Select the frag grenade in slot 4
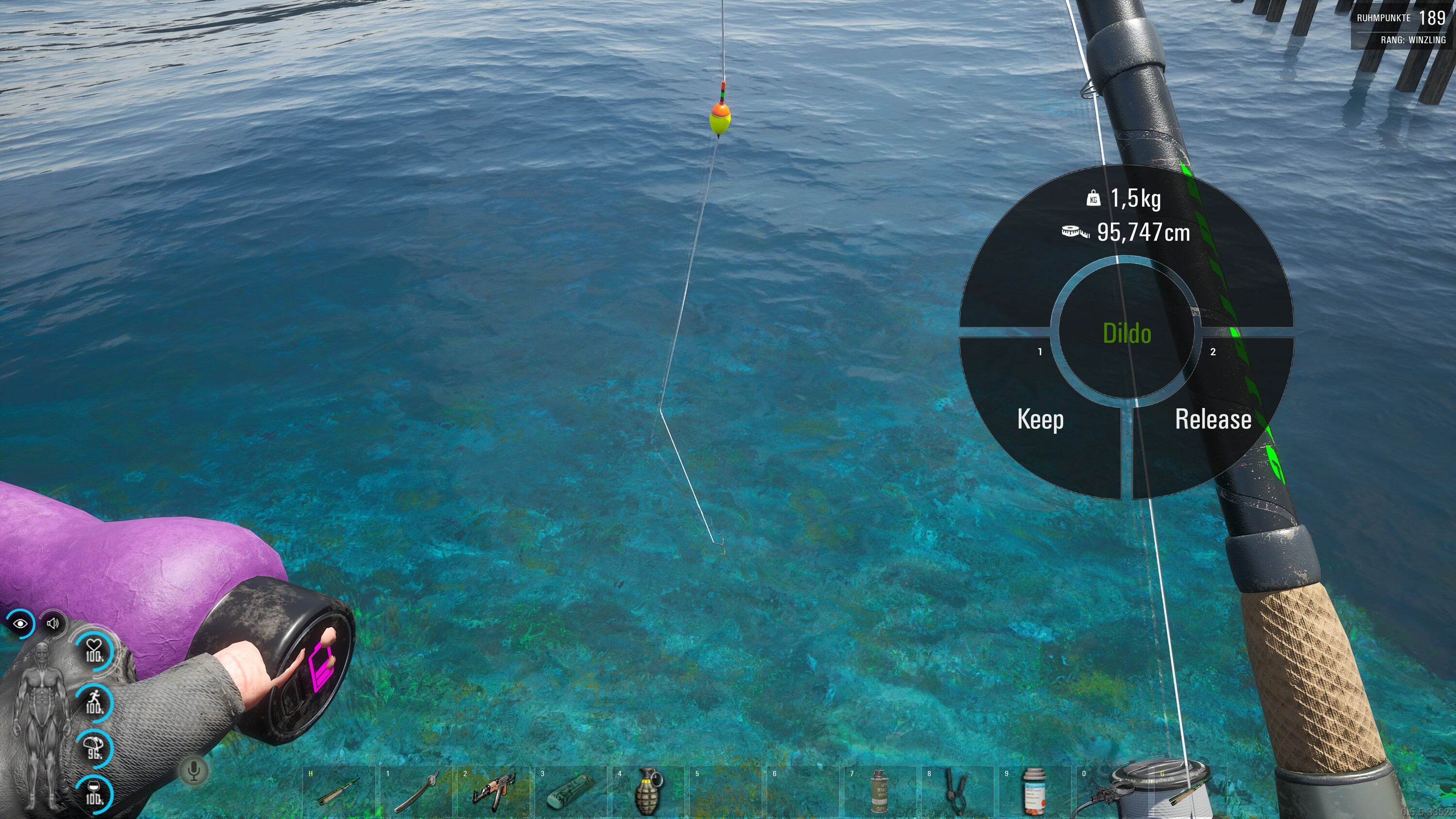The image size is (1456, 819). (x=648, y=792)
